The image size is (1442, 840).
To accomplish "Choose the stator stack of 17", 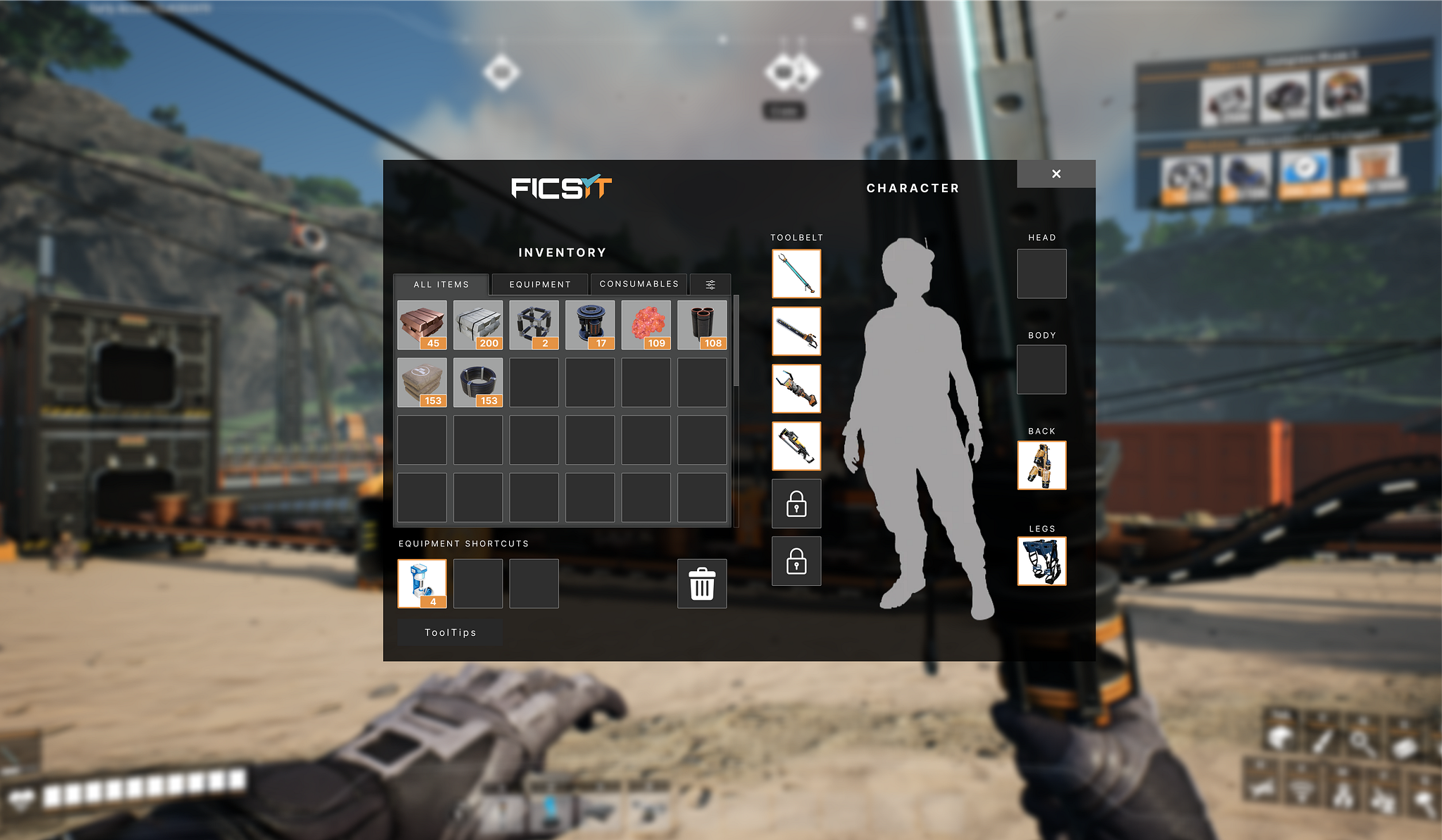I will 590,325.
